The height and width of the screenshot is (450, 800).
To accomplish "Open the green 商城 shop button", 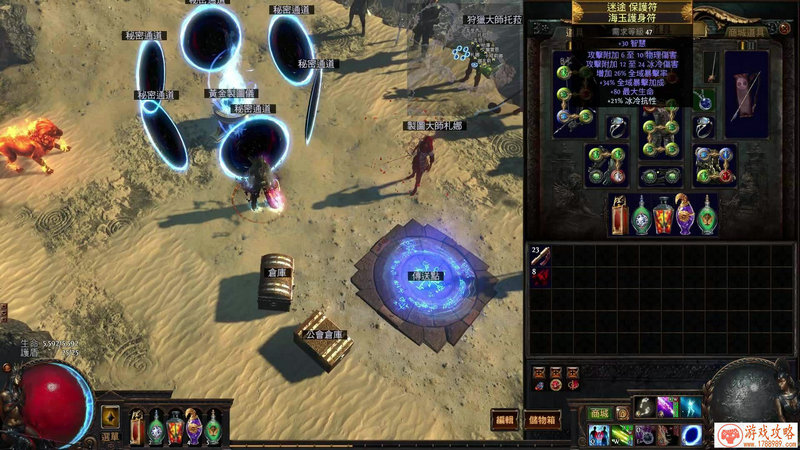I will (x=599, y=412).
